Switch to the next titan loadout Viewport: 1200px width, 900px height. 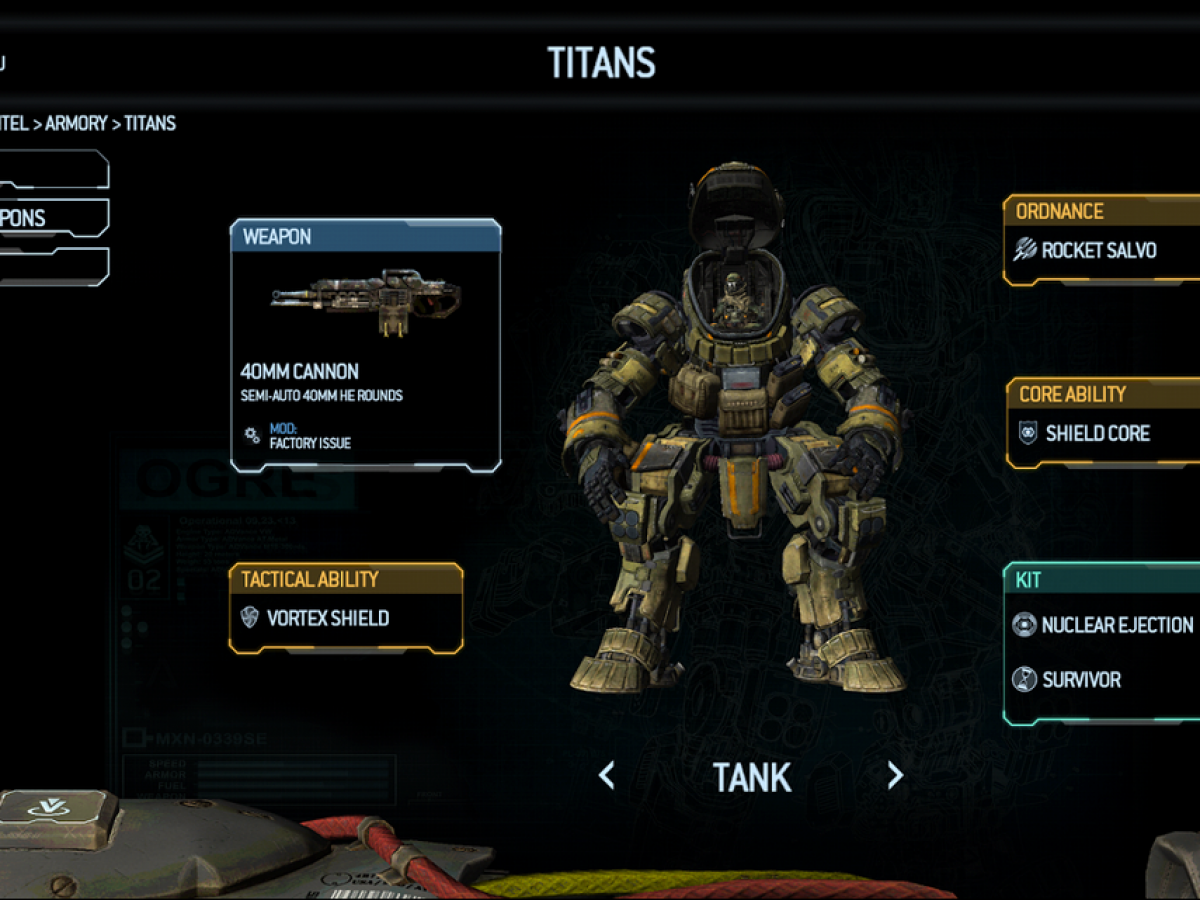pyautogui.click(x=895, y=775)
